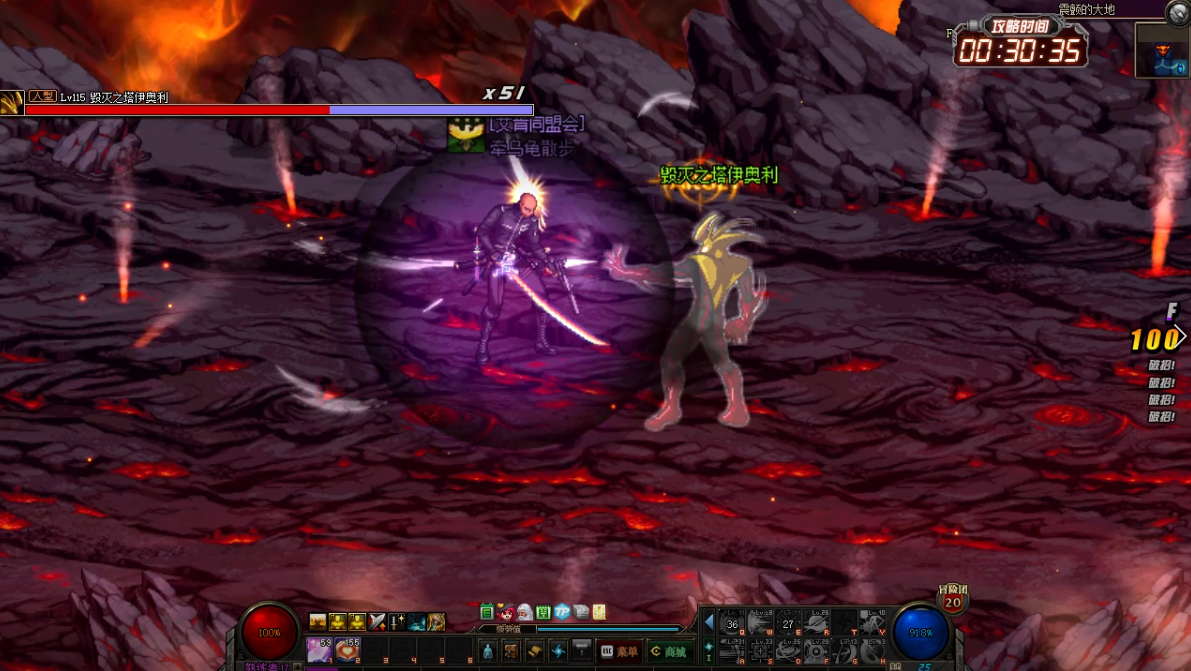1191x671 pixels.
Task: Open the character info silhouette icon
Action: click(488, 652)
